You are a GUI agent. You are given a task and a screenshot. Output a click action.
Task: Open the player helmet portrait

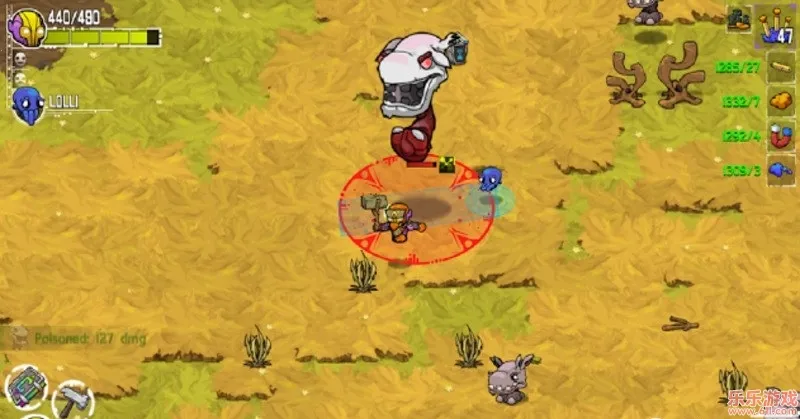point(28,28)
